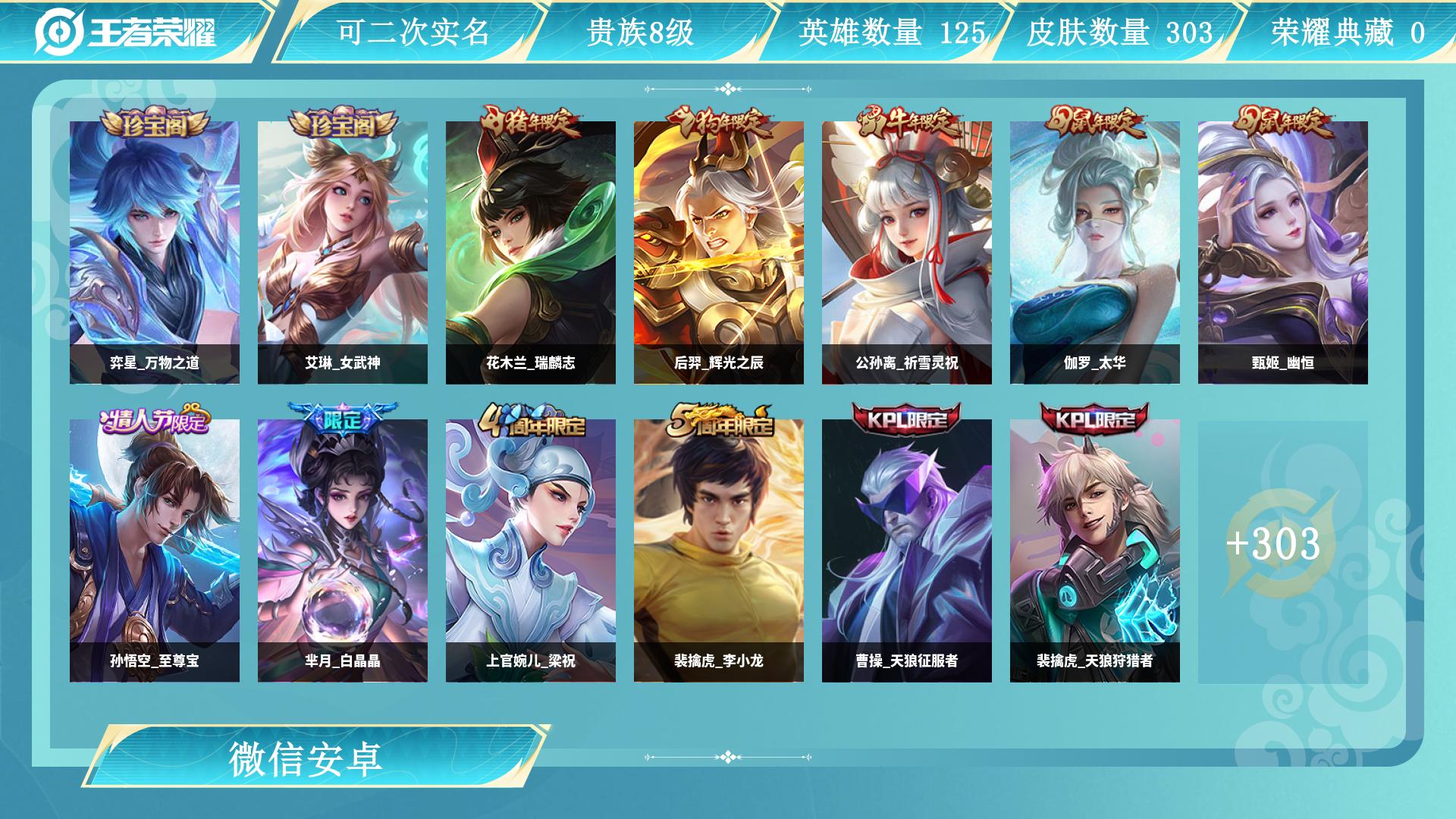Open the 英雄数量 125 header tab
Viewport: 1456px width, 819px height.
pos(892,32)
